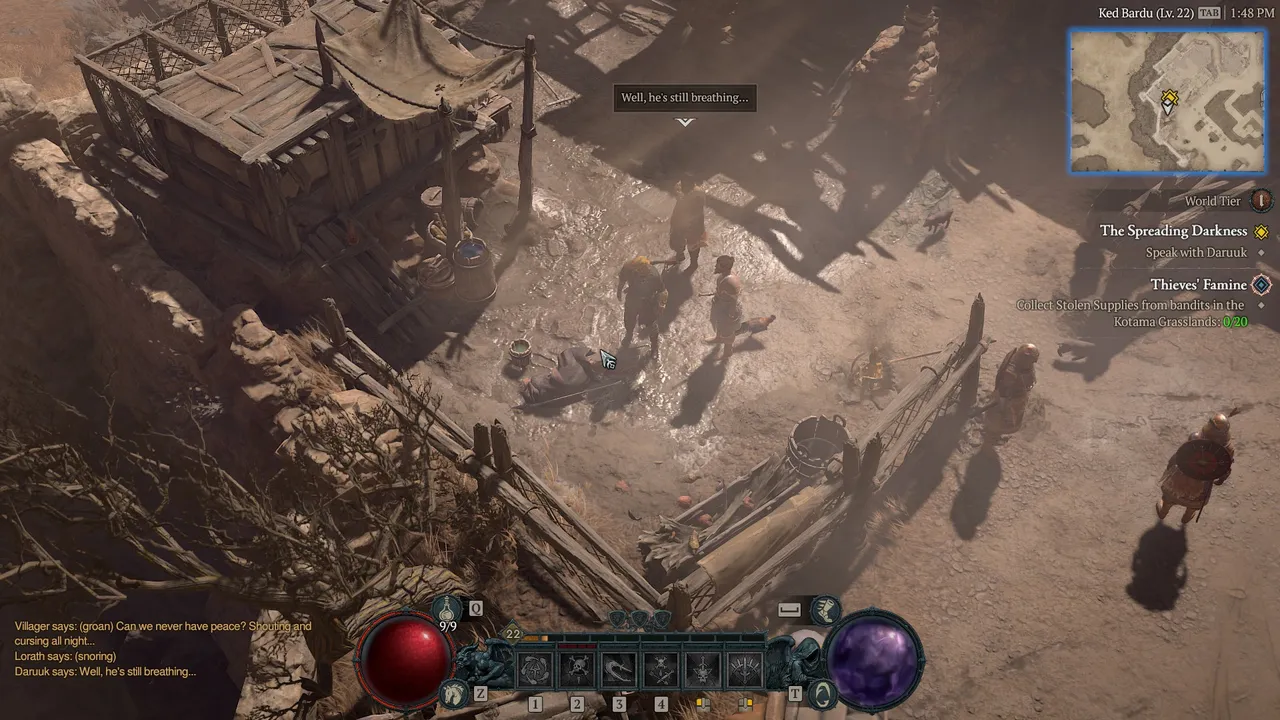Click the evade boot icon

826,608
